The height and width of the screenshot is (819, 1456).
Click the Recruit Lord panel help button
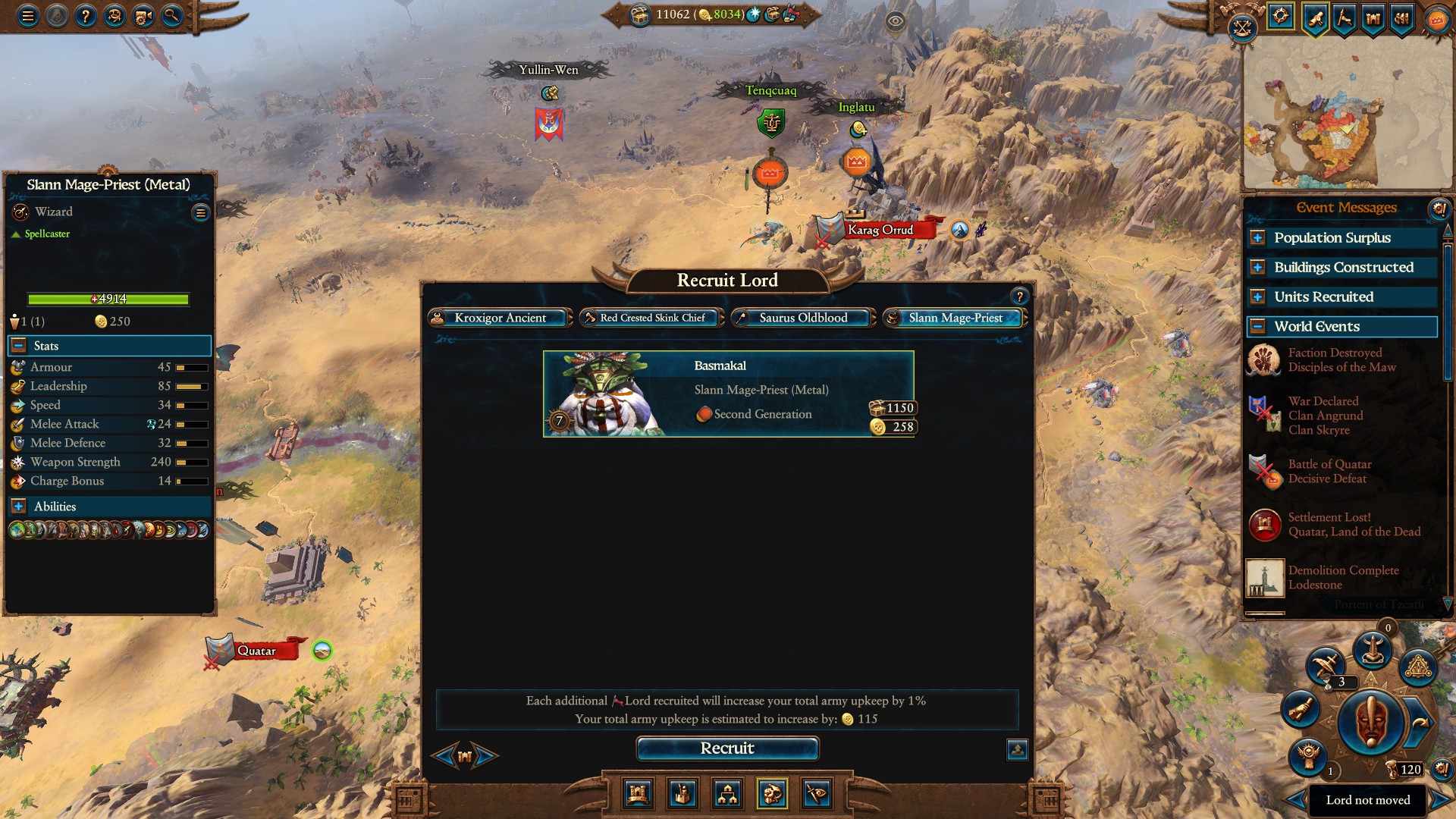click(x=1019, y=297)
